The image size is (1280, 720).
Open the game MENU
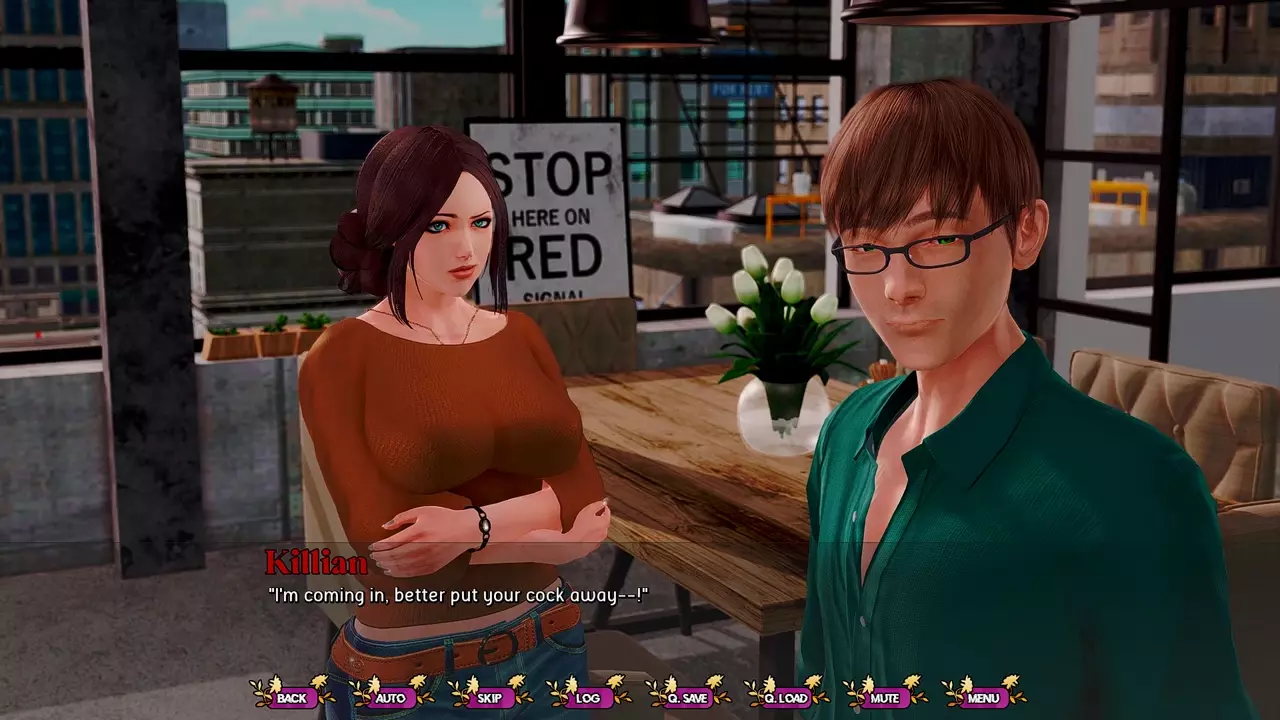coord(983,697)
